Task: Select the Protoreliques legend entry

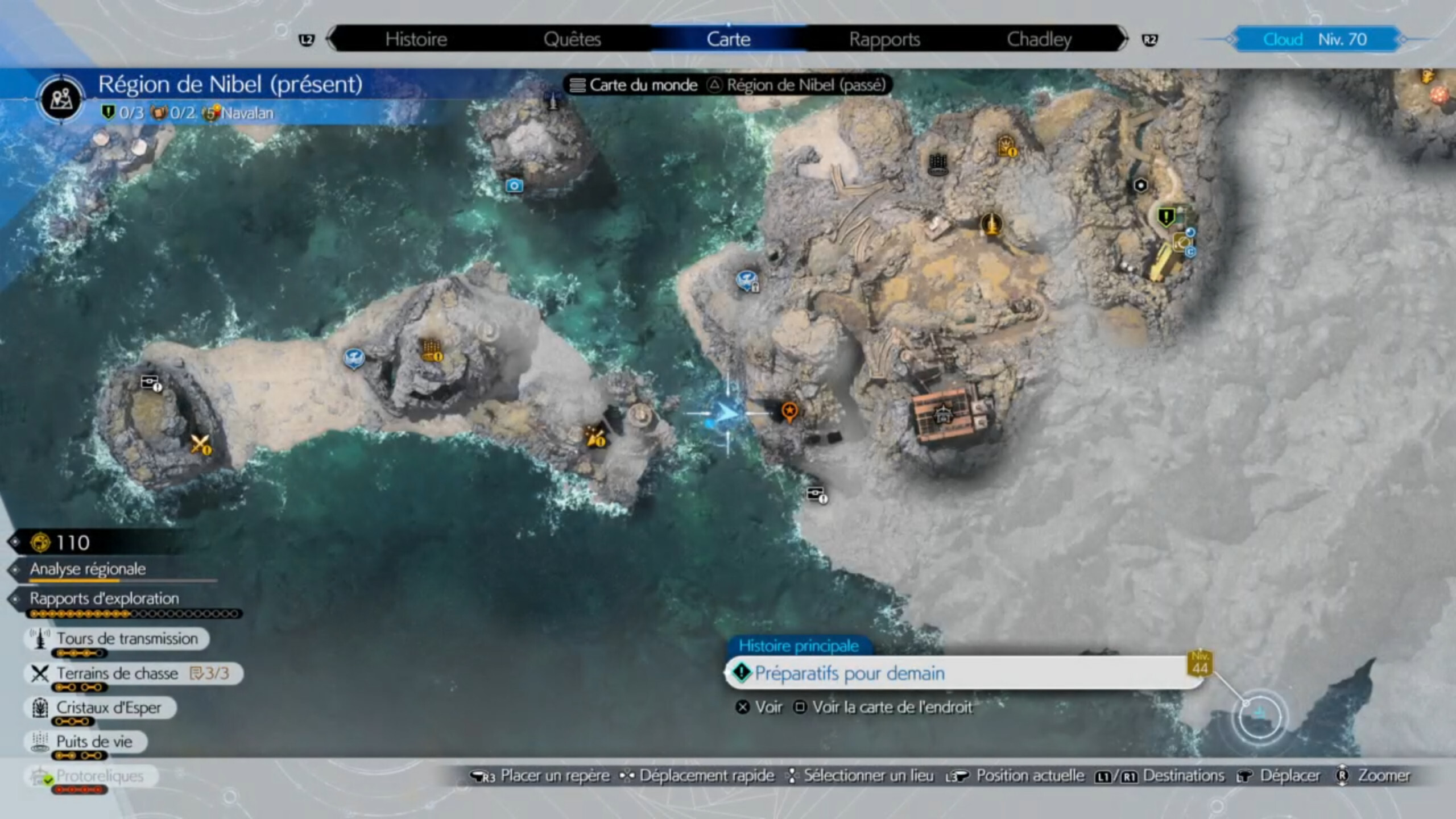Action: [x=100, y=776]
